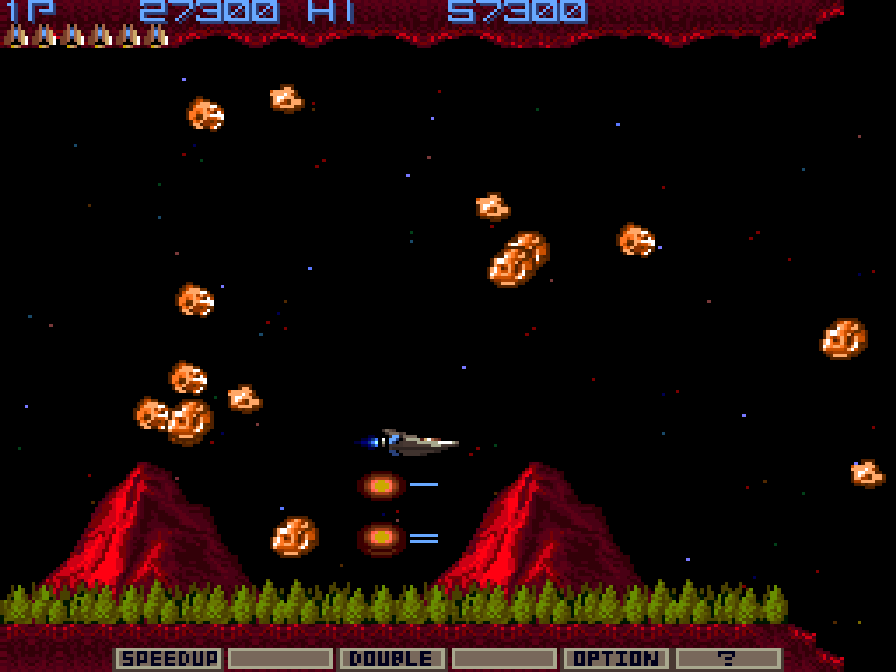Activate the OPTION power-up slot
The height and width of the screenshot is (672, 896).
click(x=616, y=658)
